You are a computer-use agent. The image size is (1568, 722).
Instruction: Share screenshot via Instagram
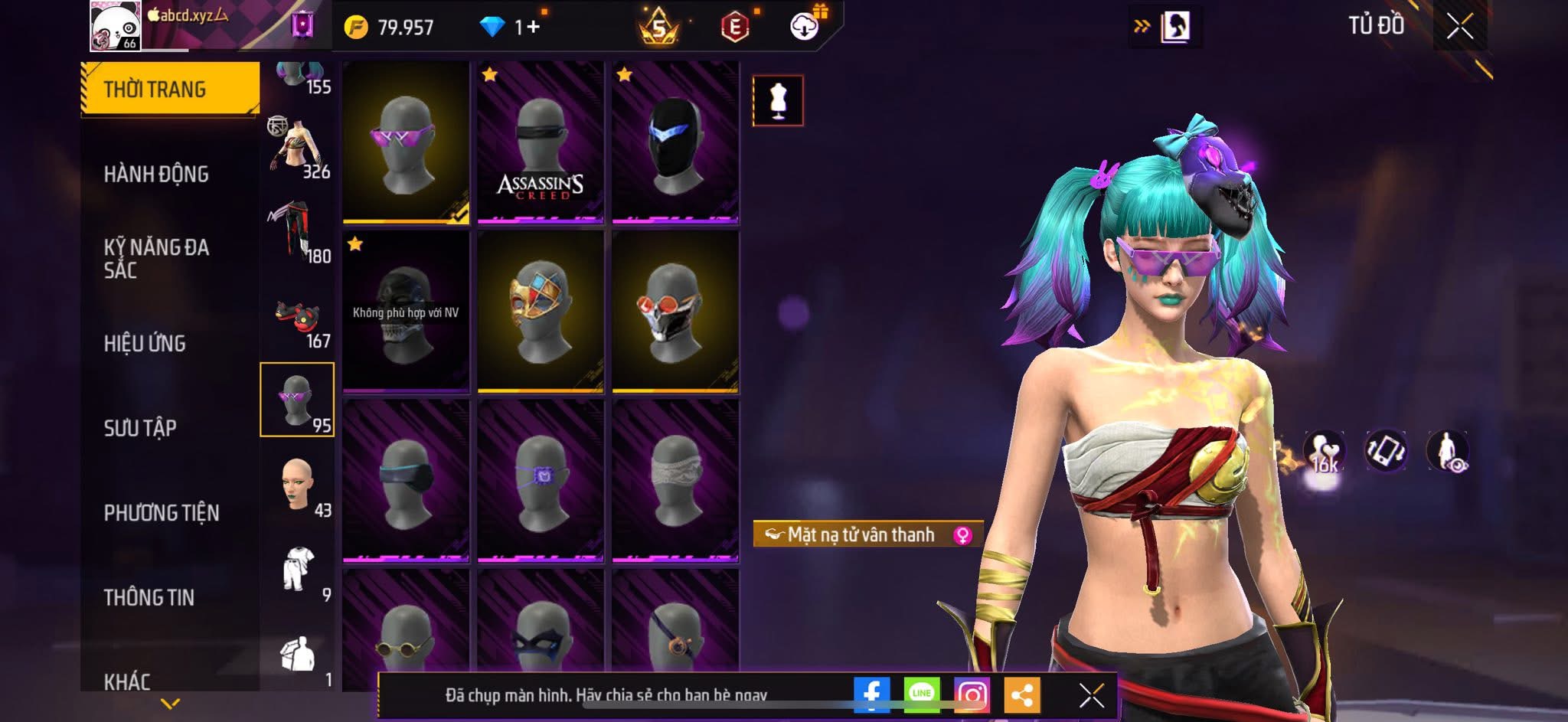972,695
